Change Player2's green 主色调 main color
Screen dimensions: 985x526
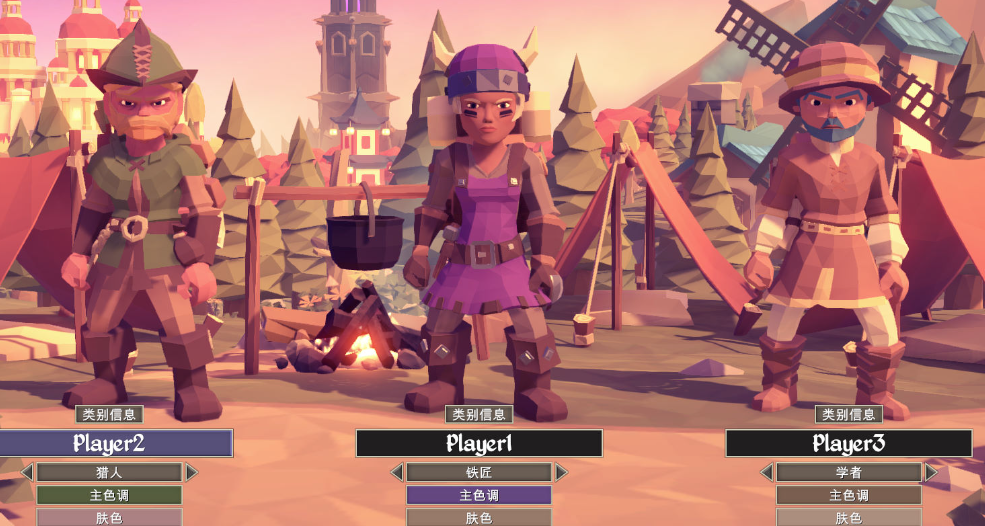pyautogui.click(x=109, y=495)
